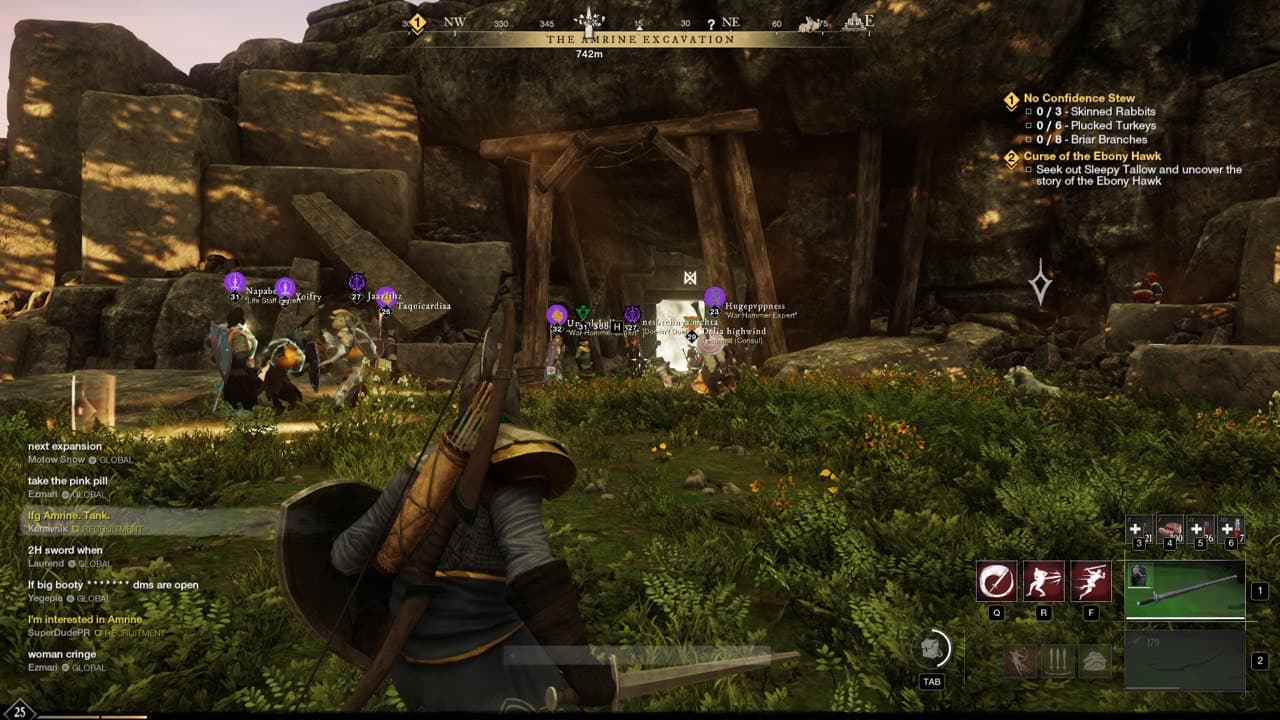Screen dimensions: 1280x720
Task: Click the Amrine Excavation location banner
Action: point(640,40)
